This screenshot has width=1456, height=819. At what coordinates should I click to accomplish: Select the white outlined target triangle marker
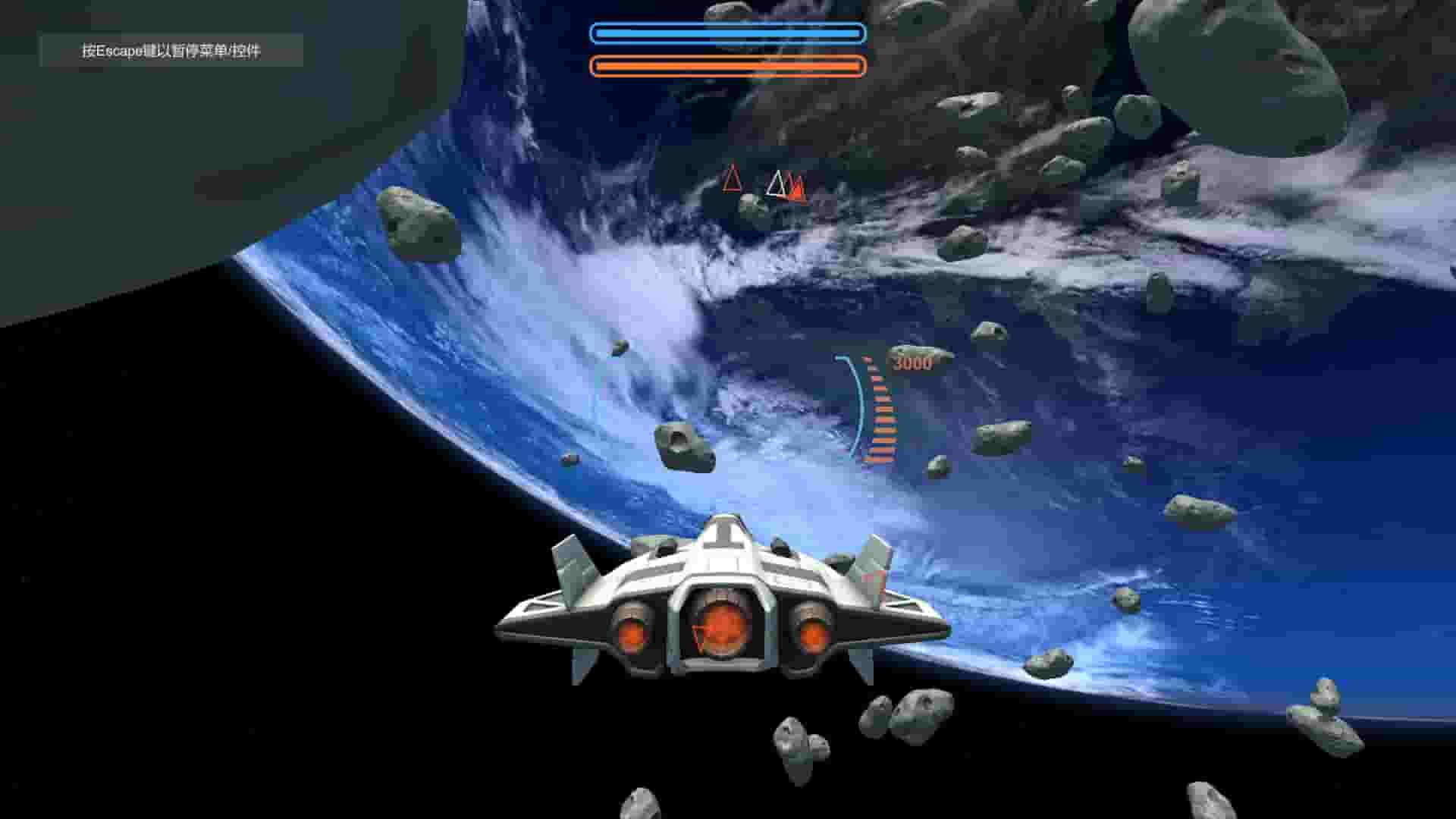(x=777, y=184)
